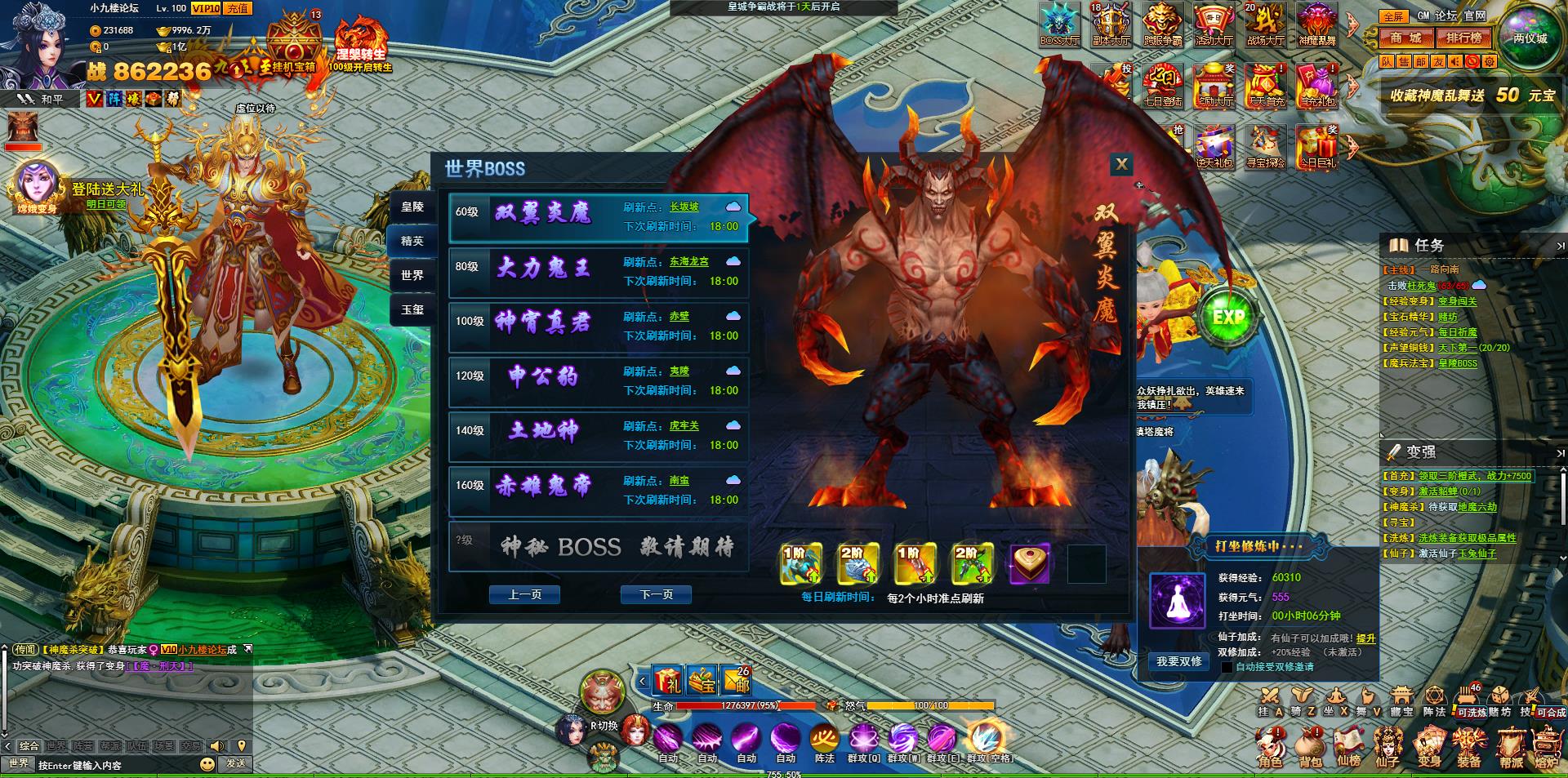Image resolution: width=1568 pixels, height=778 pixels.
Task: Toggle 全屏 fullscreen mode
Action: [x=1393, y=16]
